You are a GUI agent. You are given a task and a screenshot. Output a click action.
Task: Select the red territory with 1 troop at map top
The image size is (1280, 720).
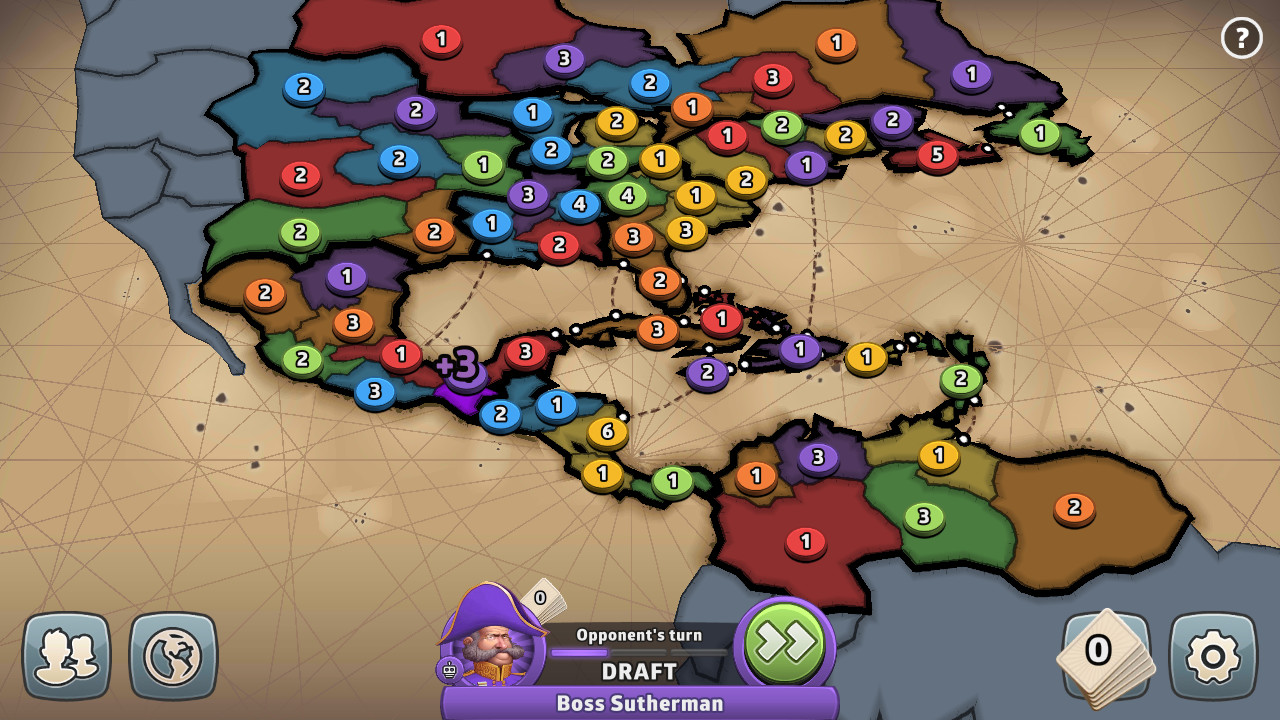click(x=441, y=41)
